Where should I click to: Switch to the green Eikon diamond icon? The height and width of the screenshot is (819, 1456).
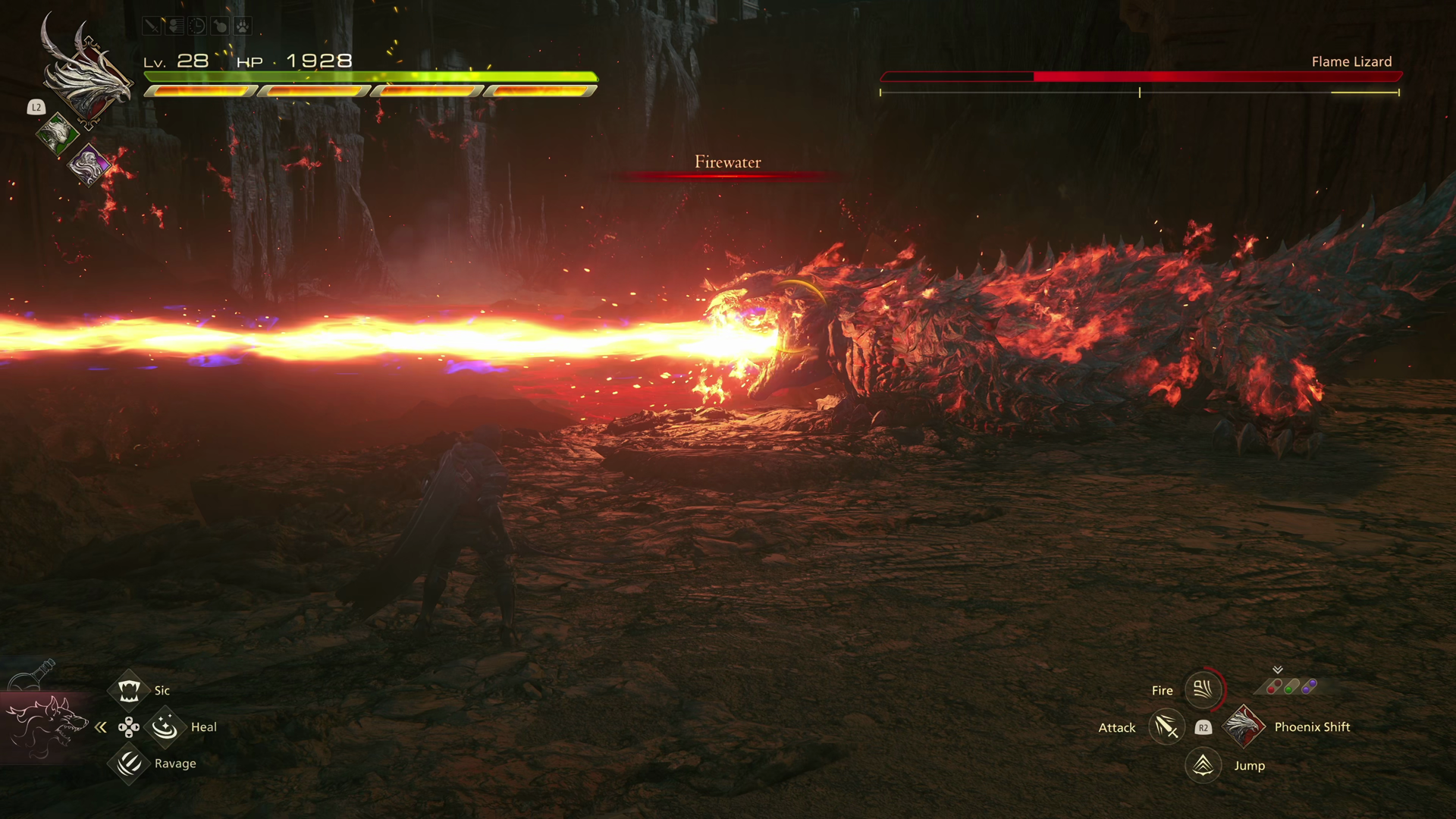tap(57, 133)
